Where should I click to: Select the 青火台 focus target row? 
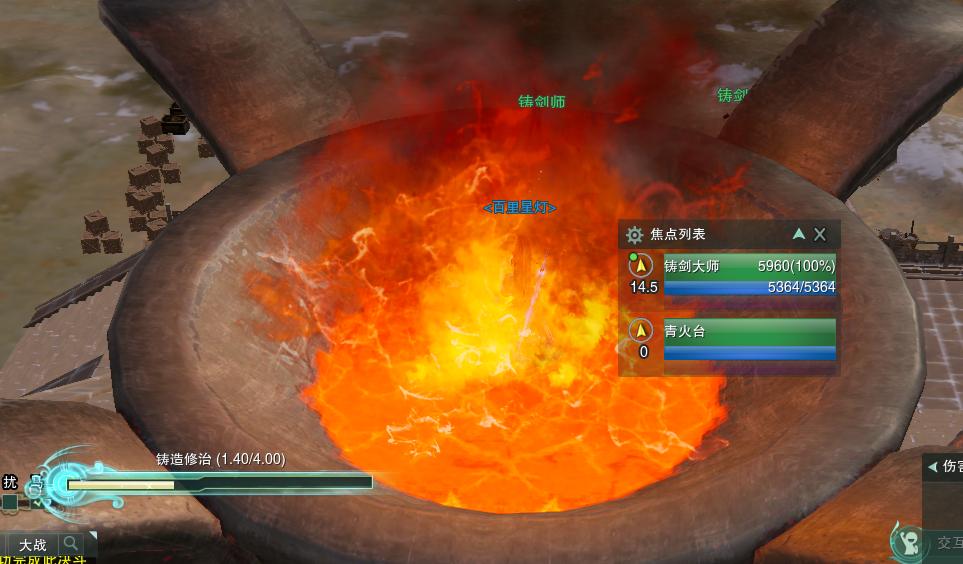coord(749,339)
